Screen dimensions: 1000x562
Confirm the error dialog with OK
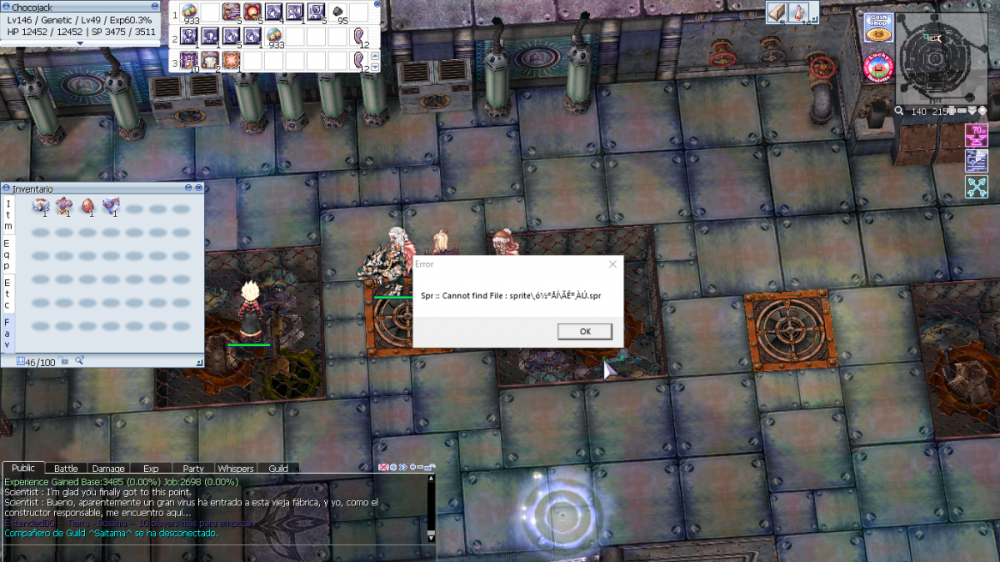click(x=584, y=332)
